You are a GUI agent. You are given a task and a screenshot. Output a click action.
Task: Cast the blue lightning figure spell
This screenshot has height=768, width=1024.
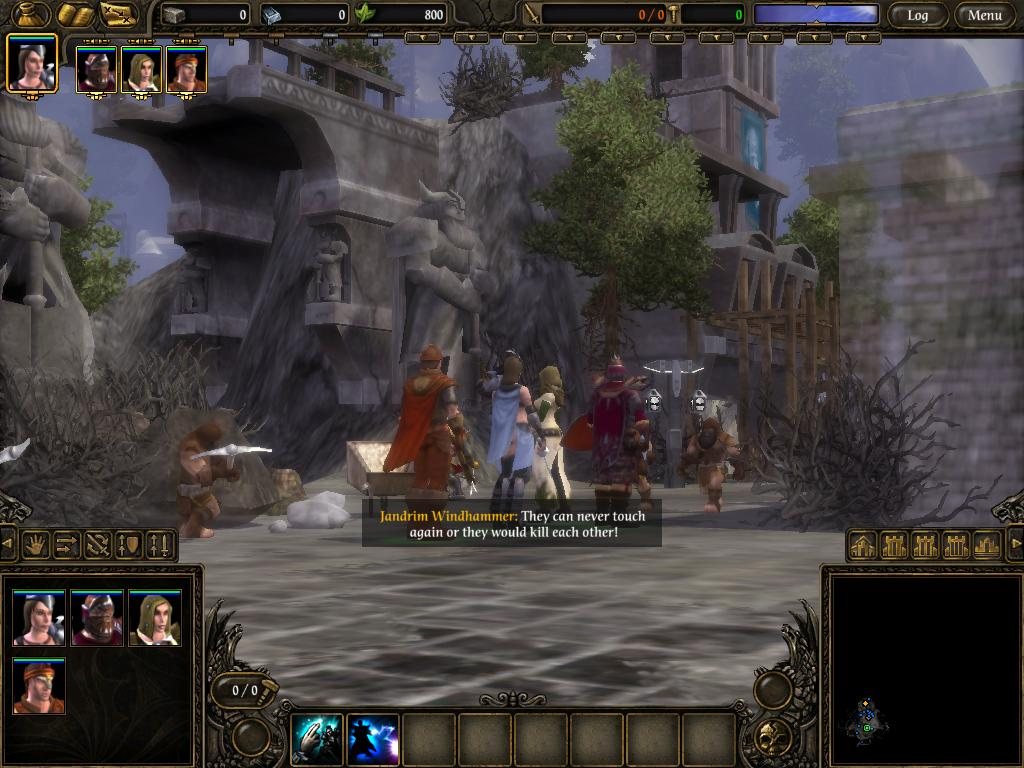tap(372, 740)
